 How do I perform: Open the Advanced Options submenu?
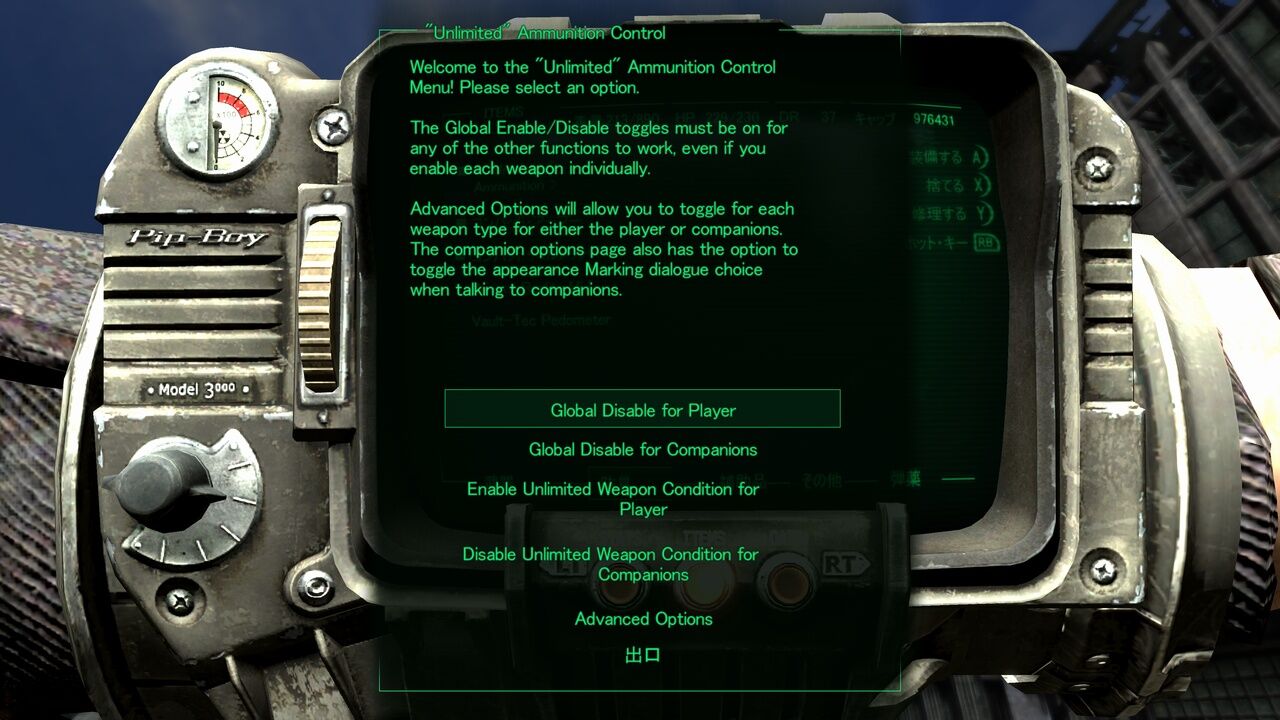642,619
